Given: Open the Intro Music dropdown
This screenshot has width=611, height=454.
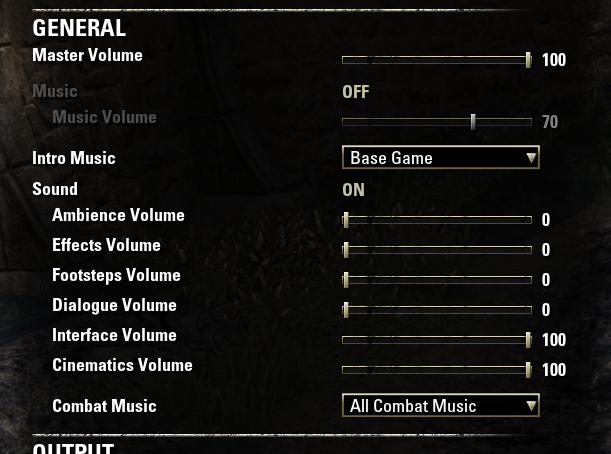Looking at the screenshot, I should click(440, 158).
